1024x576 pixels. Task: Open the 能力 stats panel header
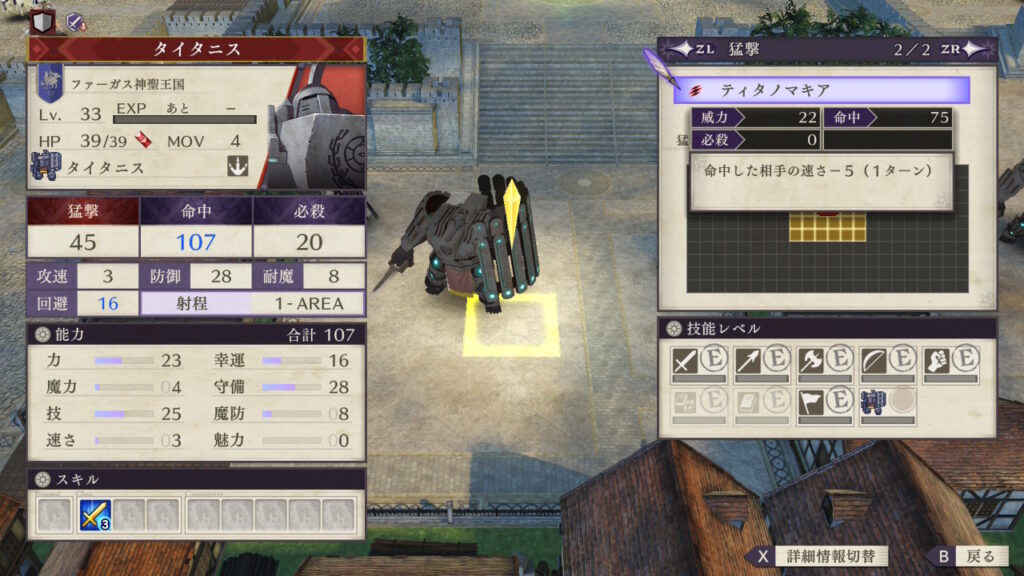(x=196, y=335)
